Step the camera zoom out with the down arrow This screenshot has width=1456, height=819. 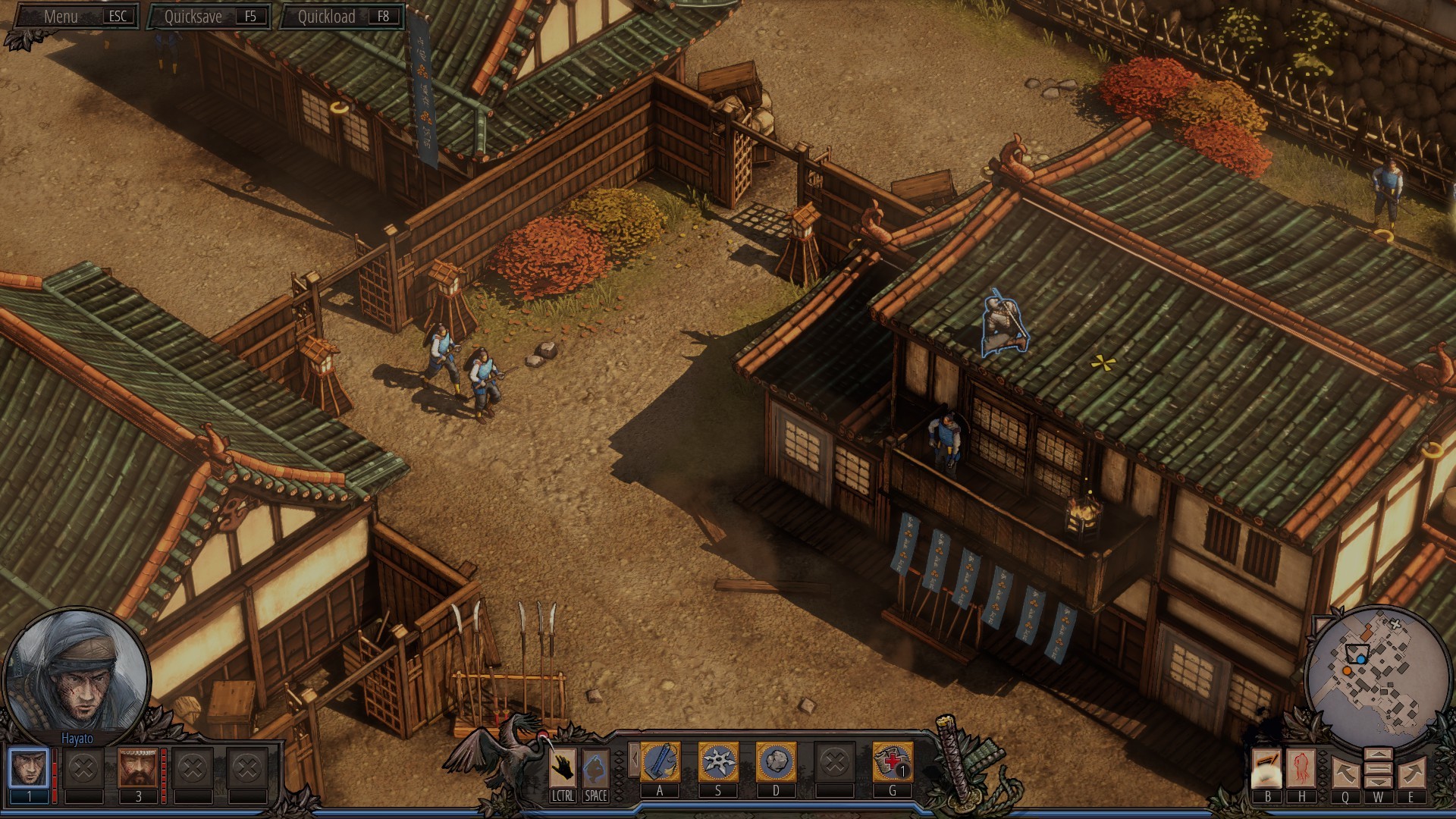[x=1380, y=781]
